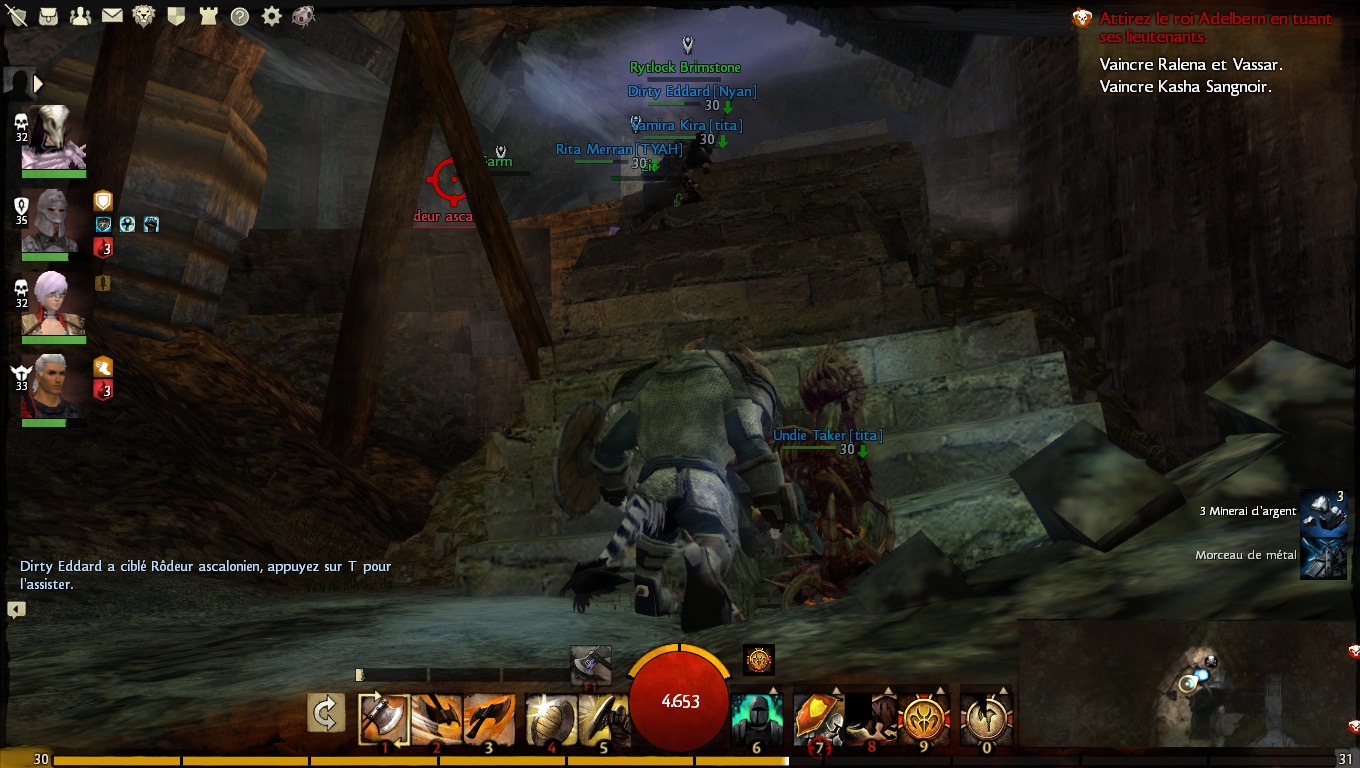Open the Black Lion Trading Company lion icon
This screenshot has height=768, width=1360.
(144, 16)
